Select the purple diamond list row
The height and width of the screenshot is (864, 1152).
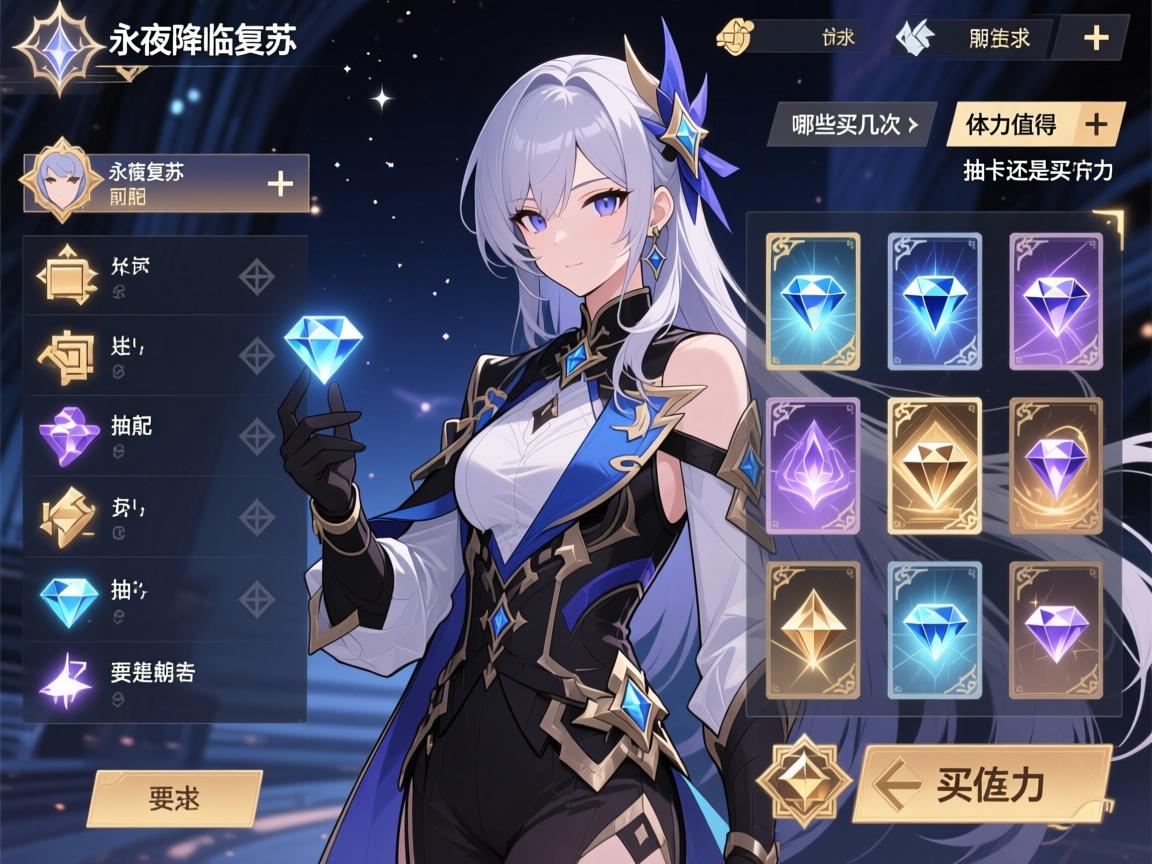pyautogui.click(x=165, y=436)
